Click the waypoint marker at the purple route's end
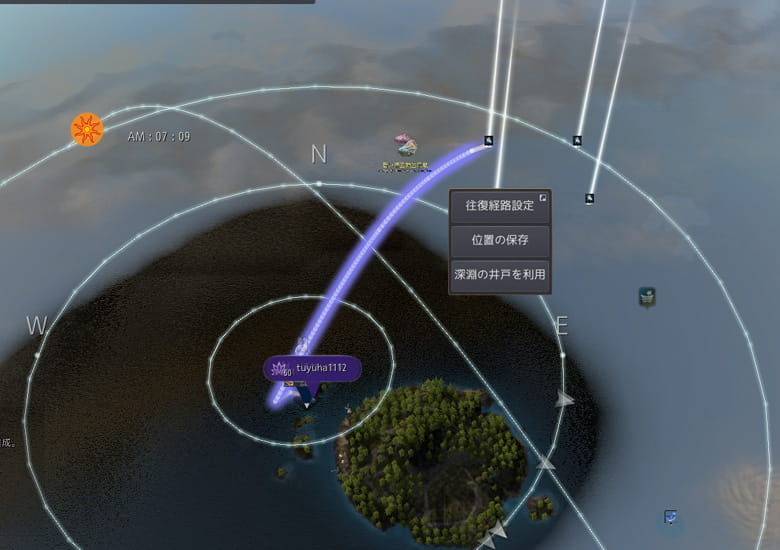Screen dimensions: 780x550 (x=489, y=141)
